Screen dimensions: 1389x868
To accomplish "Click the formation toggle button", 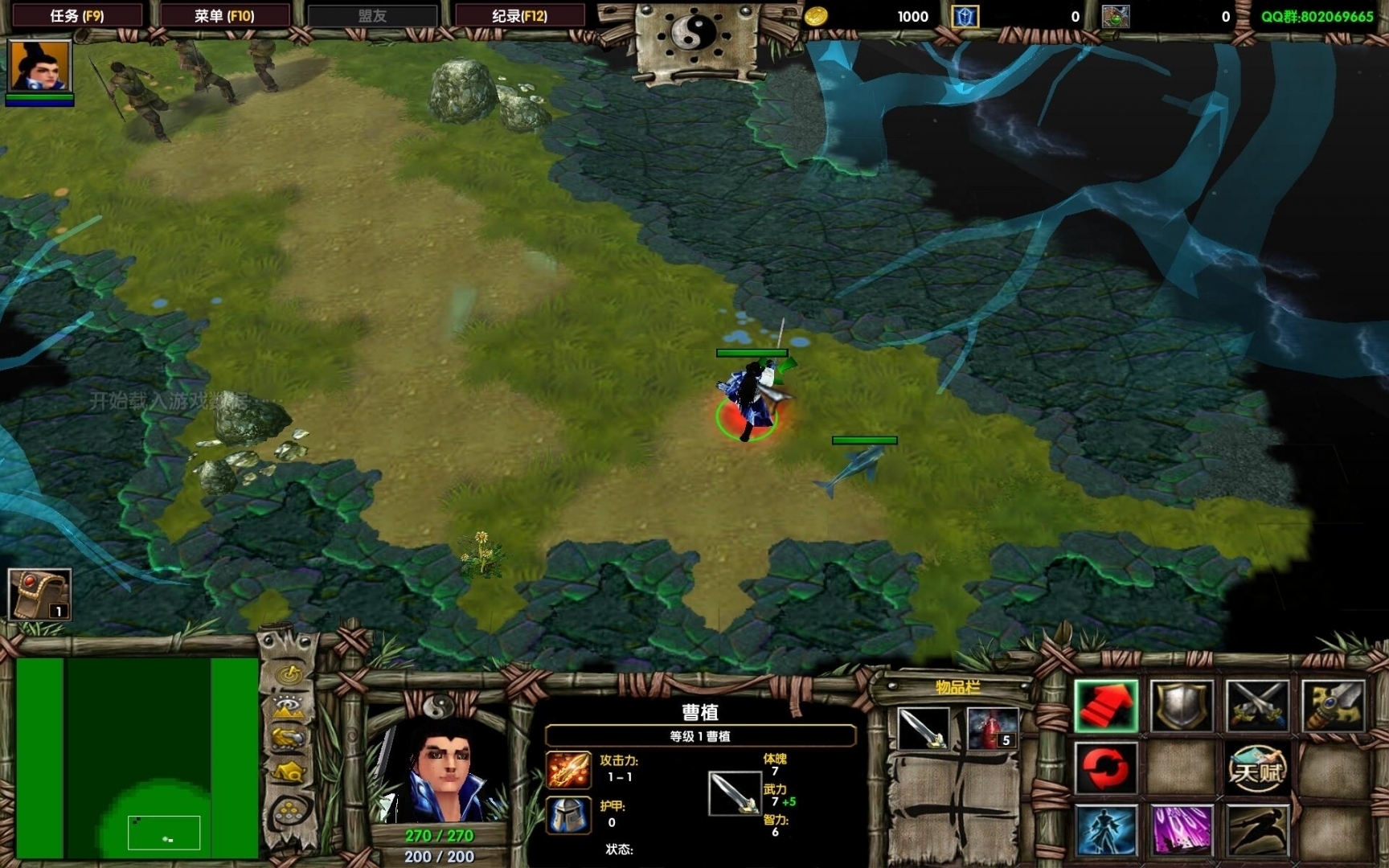I will [x=289, y=813].
